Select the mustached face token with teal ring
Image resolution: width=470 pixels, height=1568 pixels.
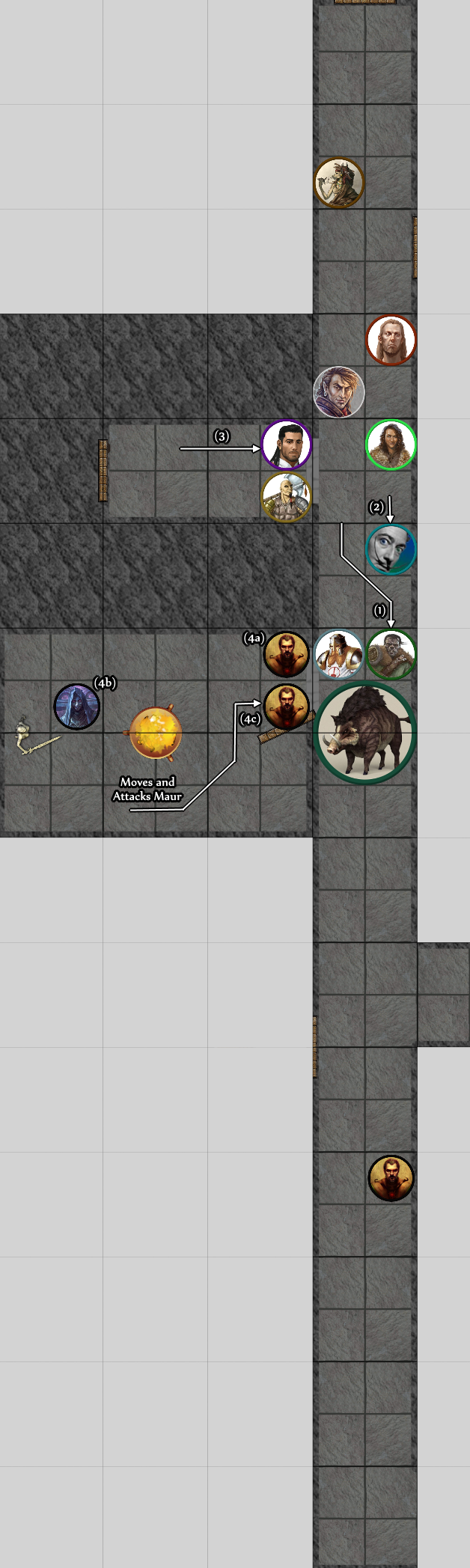(391, 549)
